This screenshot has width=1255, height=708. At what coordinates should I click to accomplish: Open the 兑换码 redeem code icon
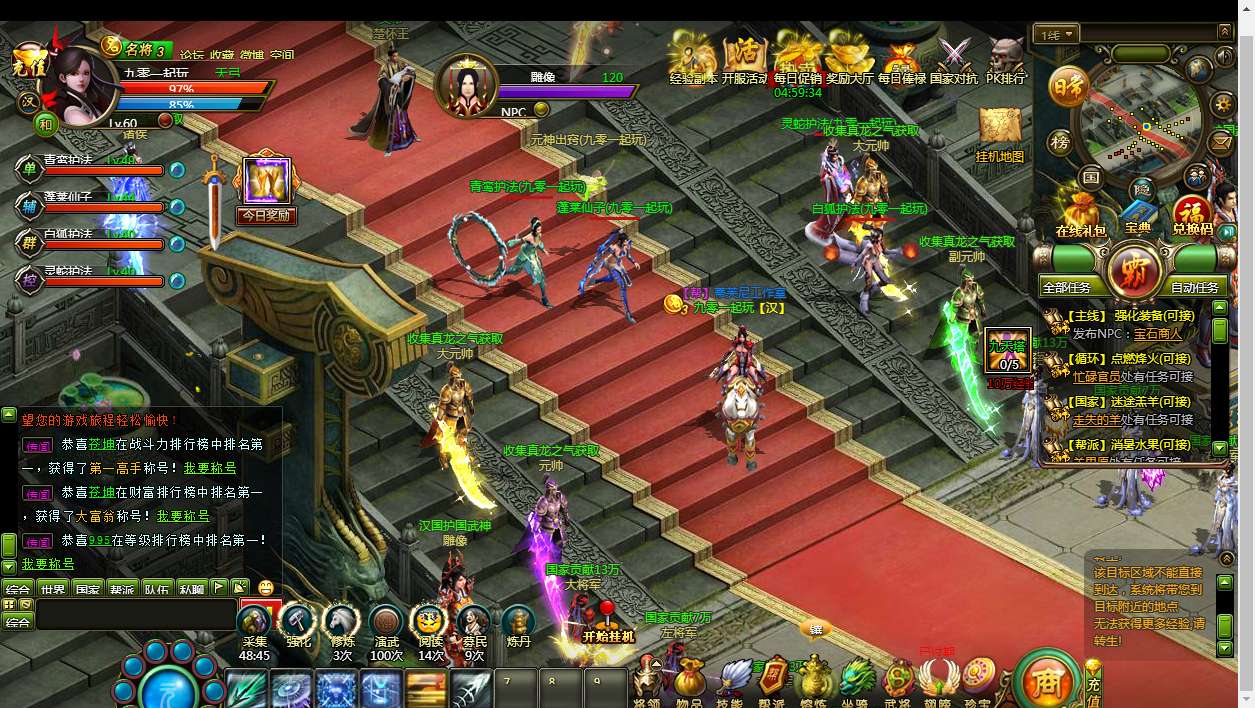[x=1192, y=216]
